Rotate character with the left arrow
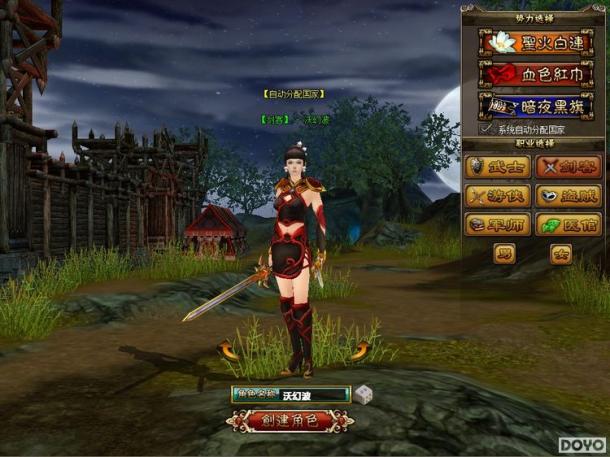The height and width of the screenshot is (457, 610). [x=227, y=349]
